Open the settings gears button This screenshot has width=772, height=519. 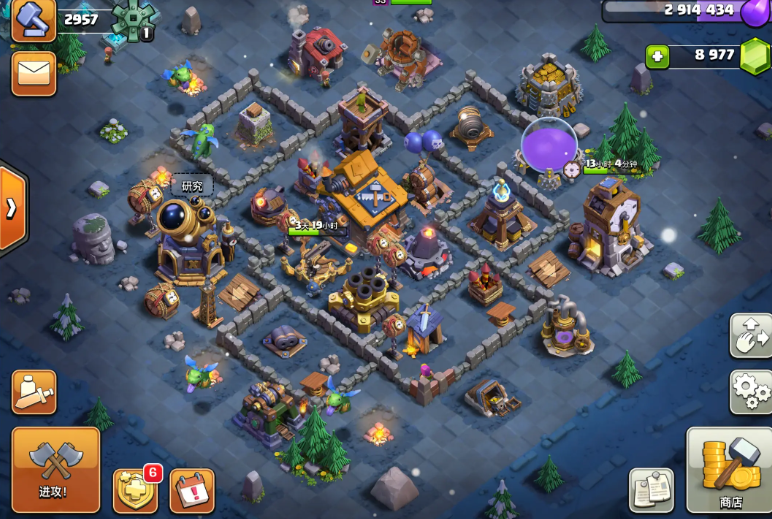[x=750, y=391]
